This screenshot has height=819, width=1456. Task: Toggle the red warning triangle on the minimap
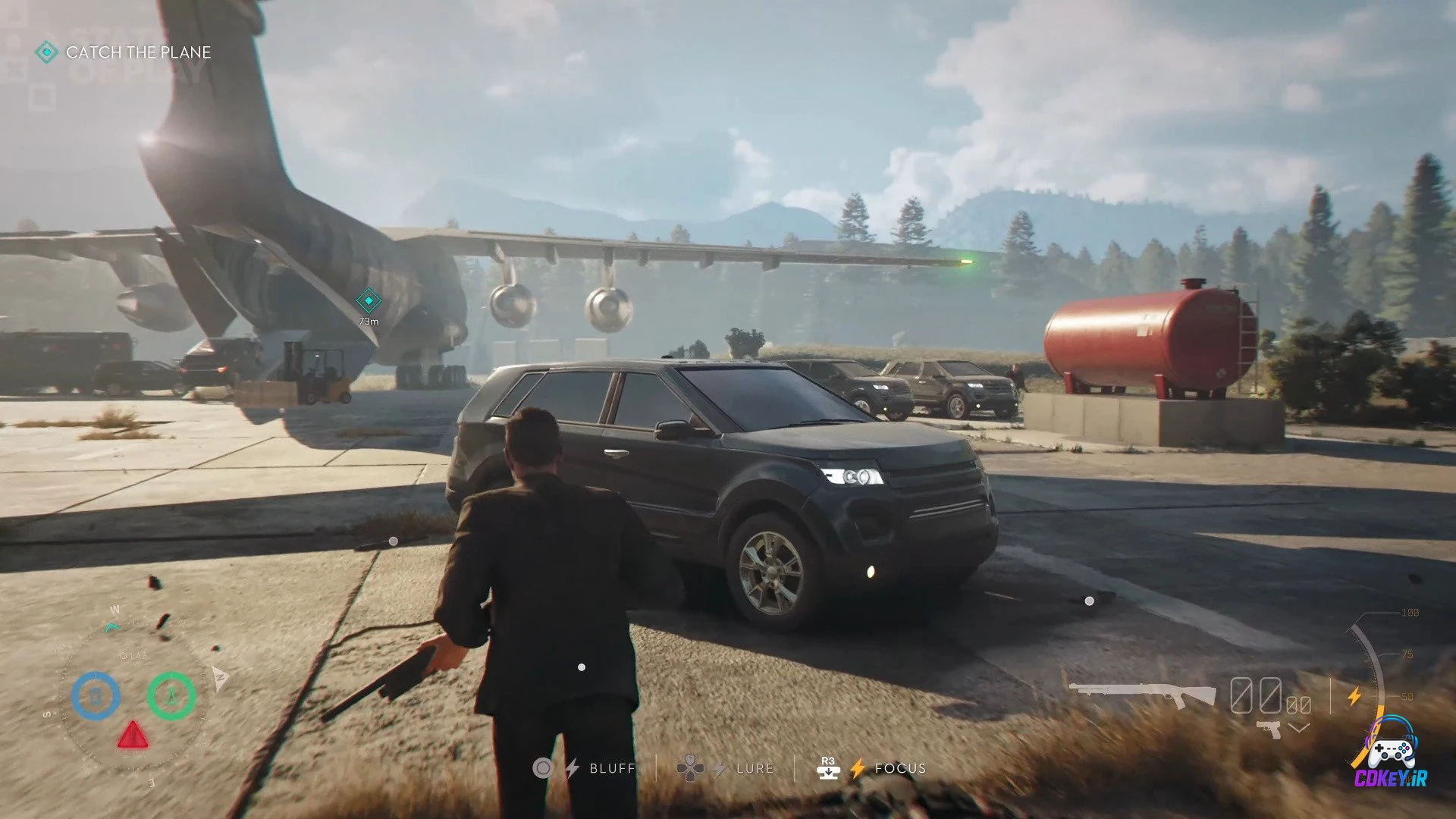[x=133, y=737]
